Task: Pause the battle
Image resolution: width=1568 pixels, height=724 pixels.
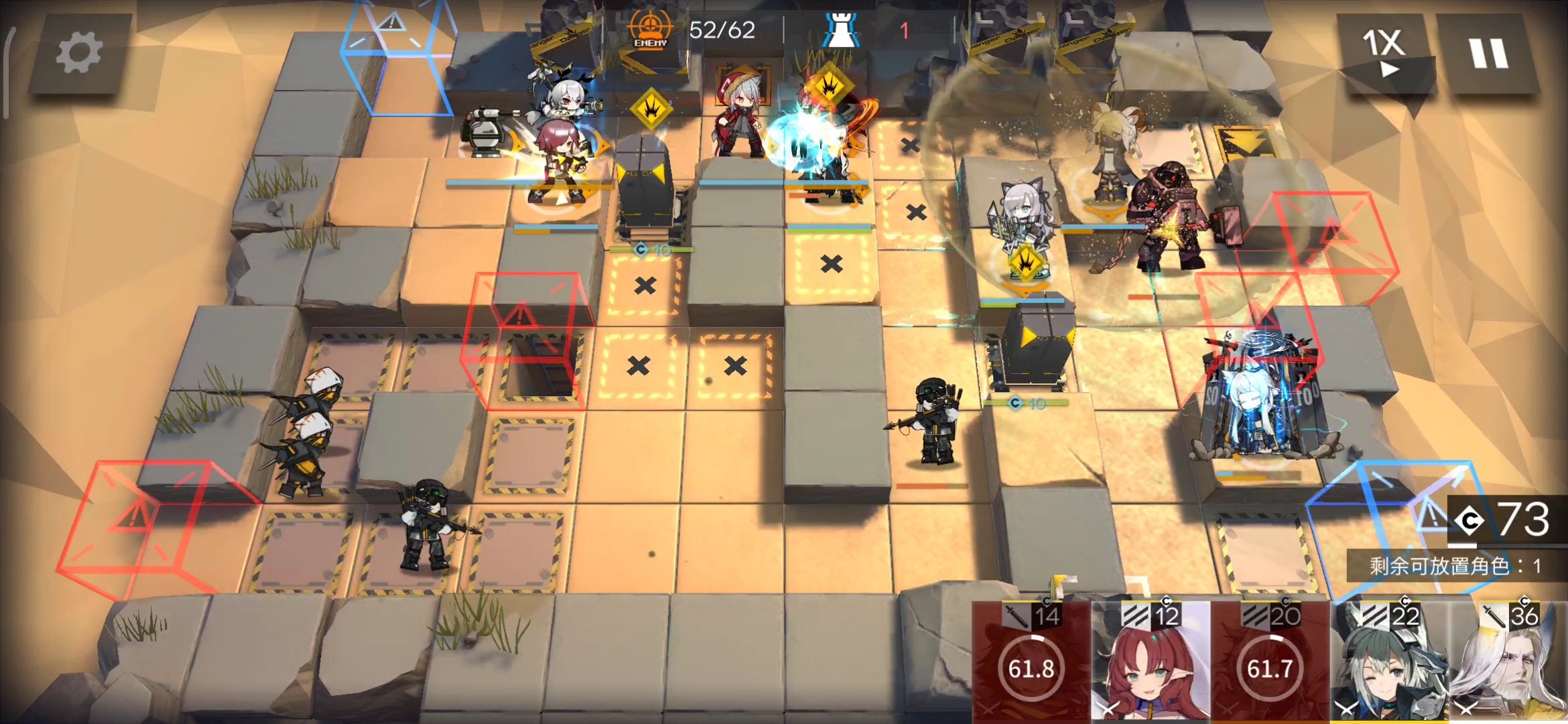Action: (x=1488, y=52)
